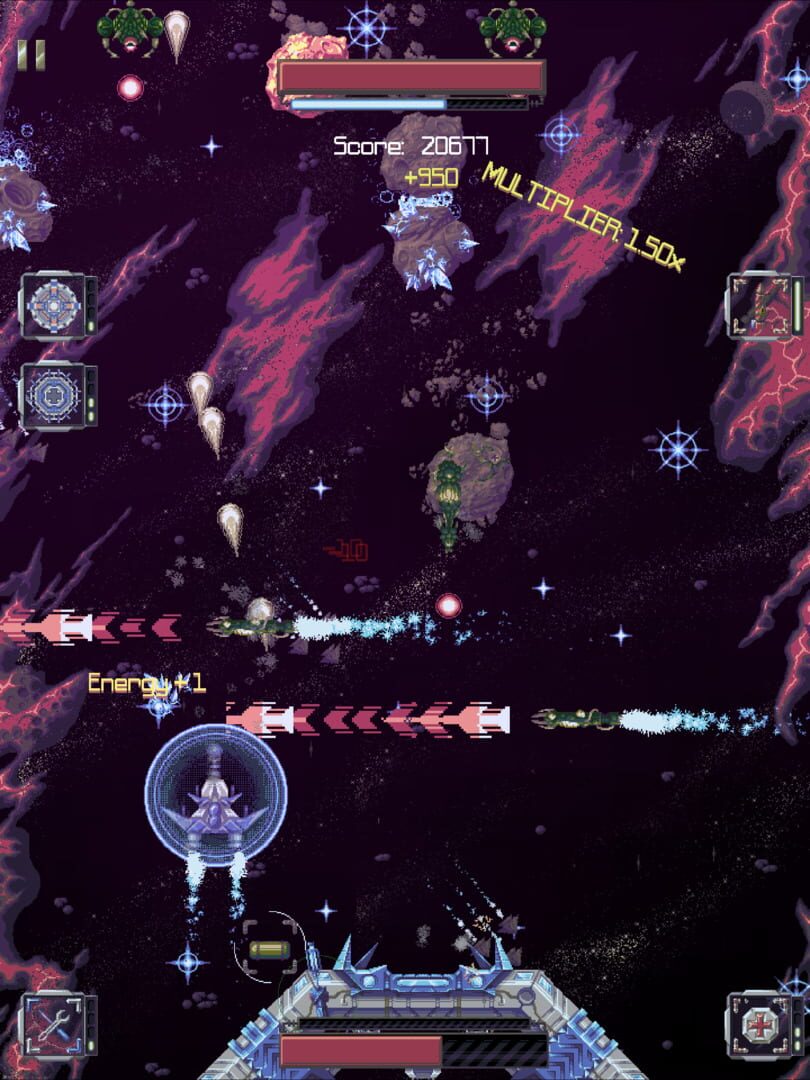The width and height of the screenshot is (810, 1080).
Task: Pause the game with the pause icon
Action: [x=32, y=55]
